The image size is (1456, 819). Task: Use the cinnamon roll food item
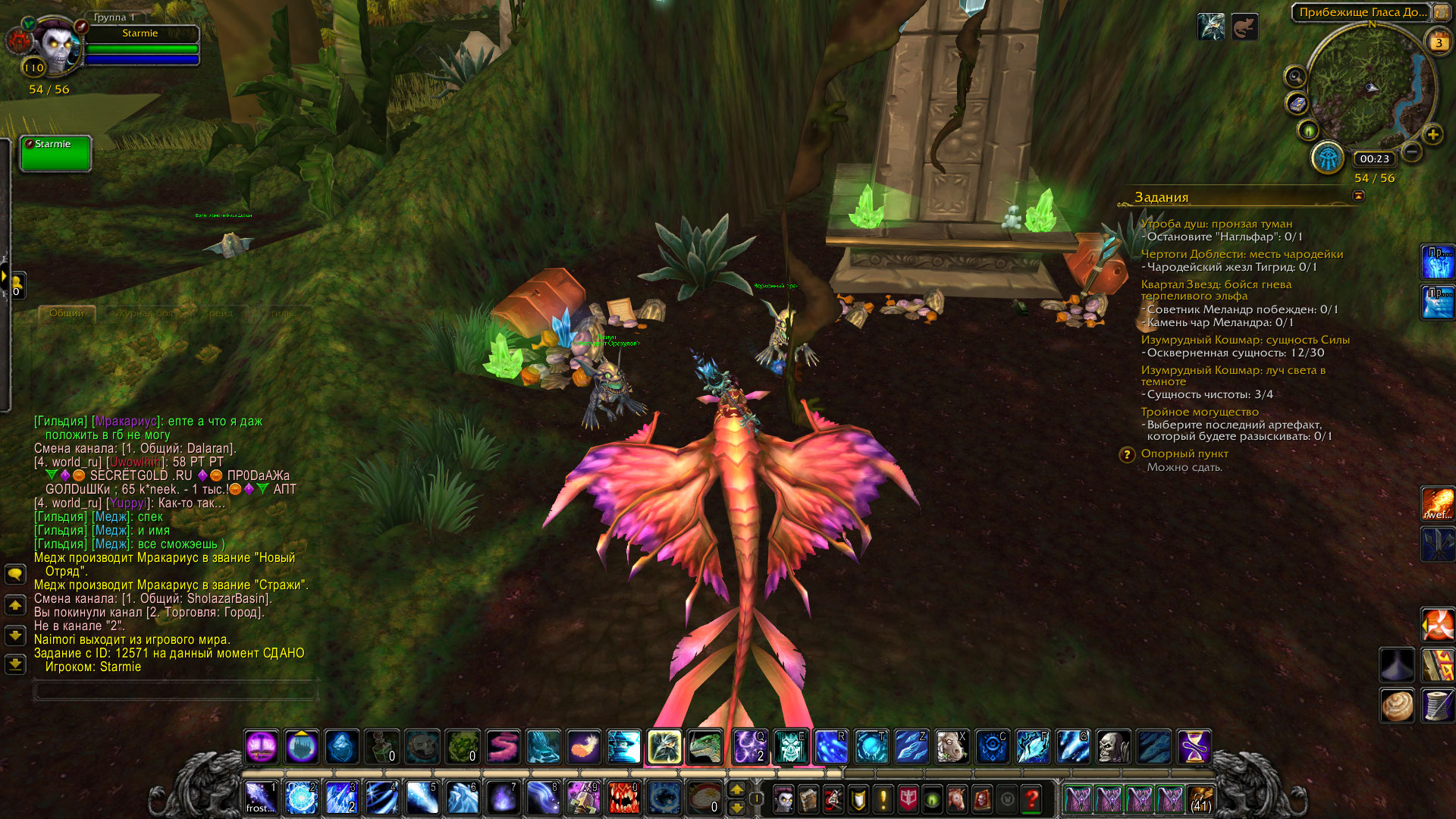(x=1397, y=705)
